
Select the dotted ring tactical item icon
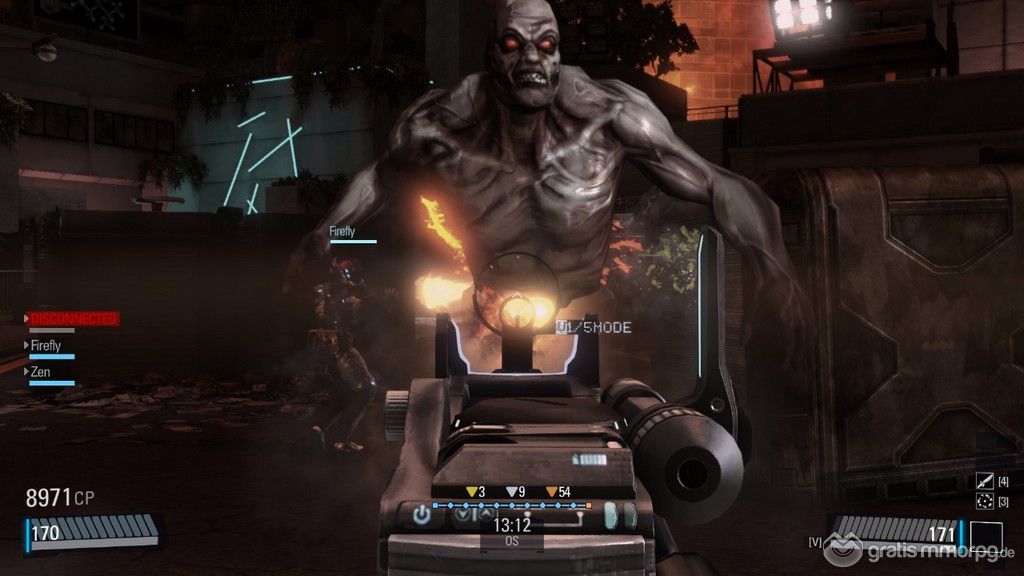(x=985, y=501)
